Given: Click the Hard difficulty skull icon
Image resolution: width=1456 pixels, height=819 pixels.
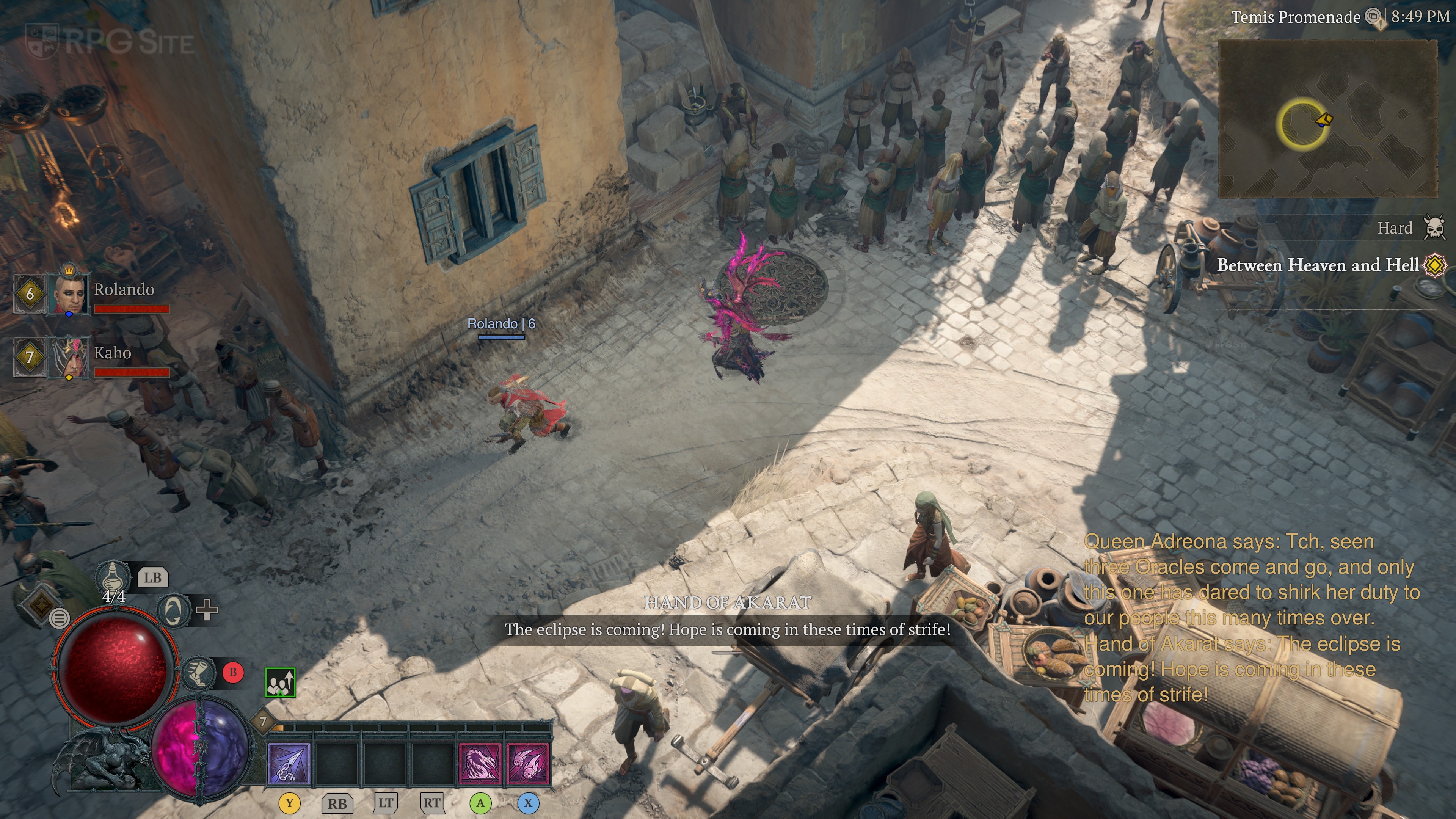Looking at the screenshot, I should coord(1434,228).
